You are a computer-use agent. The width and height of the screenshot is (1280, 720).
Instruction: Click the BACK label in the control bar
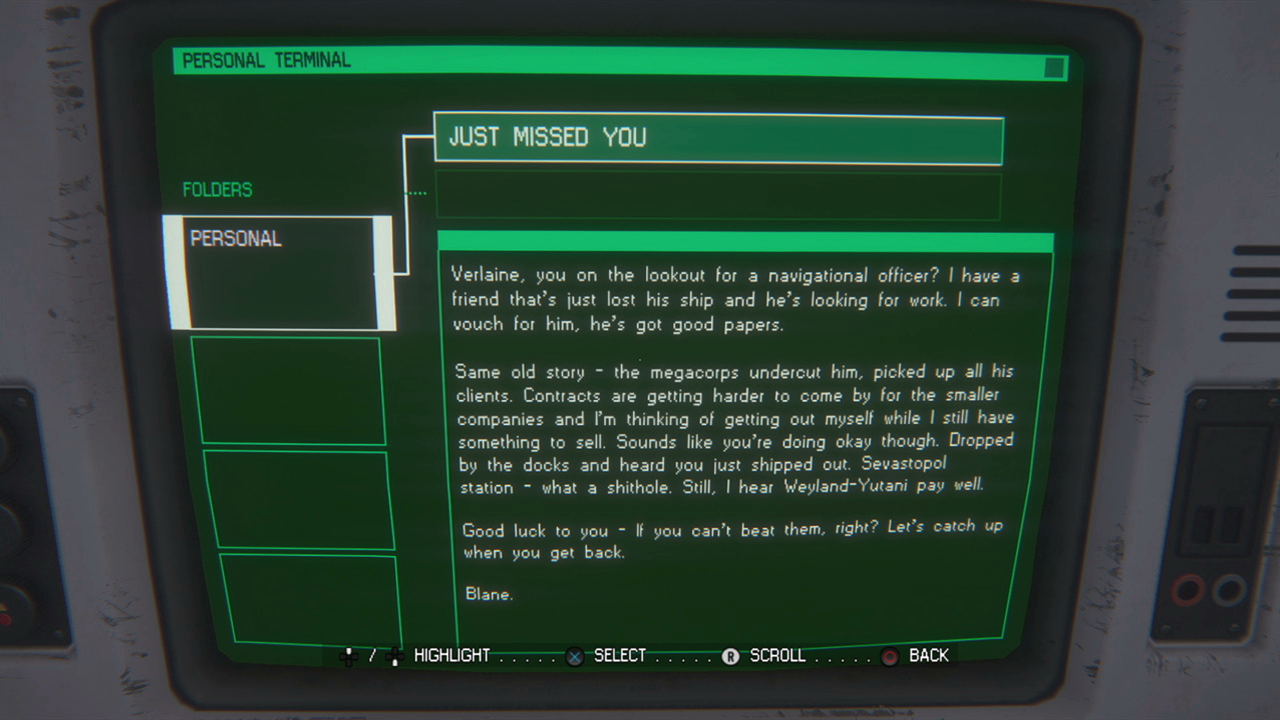point(930,656)
